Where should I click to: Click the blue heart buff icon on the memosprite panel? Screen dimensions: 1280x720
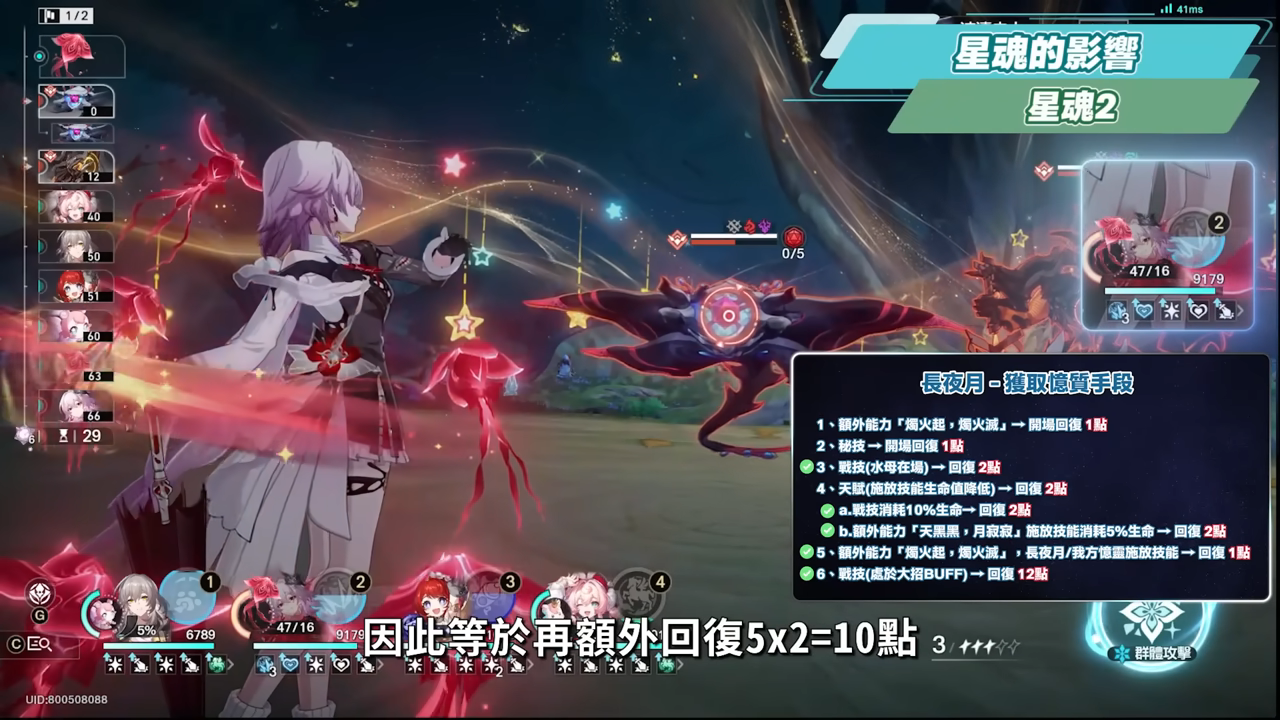coord(1144,310)
